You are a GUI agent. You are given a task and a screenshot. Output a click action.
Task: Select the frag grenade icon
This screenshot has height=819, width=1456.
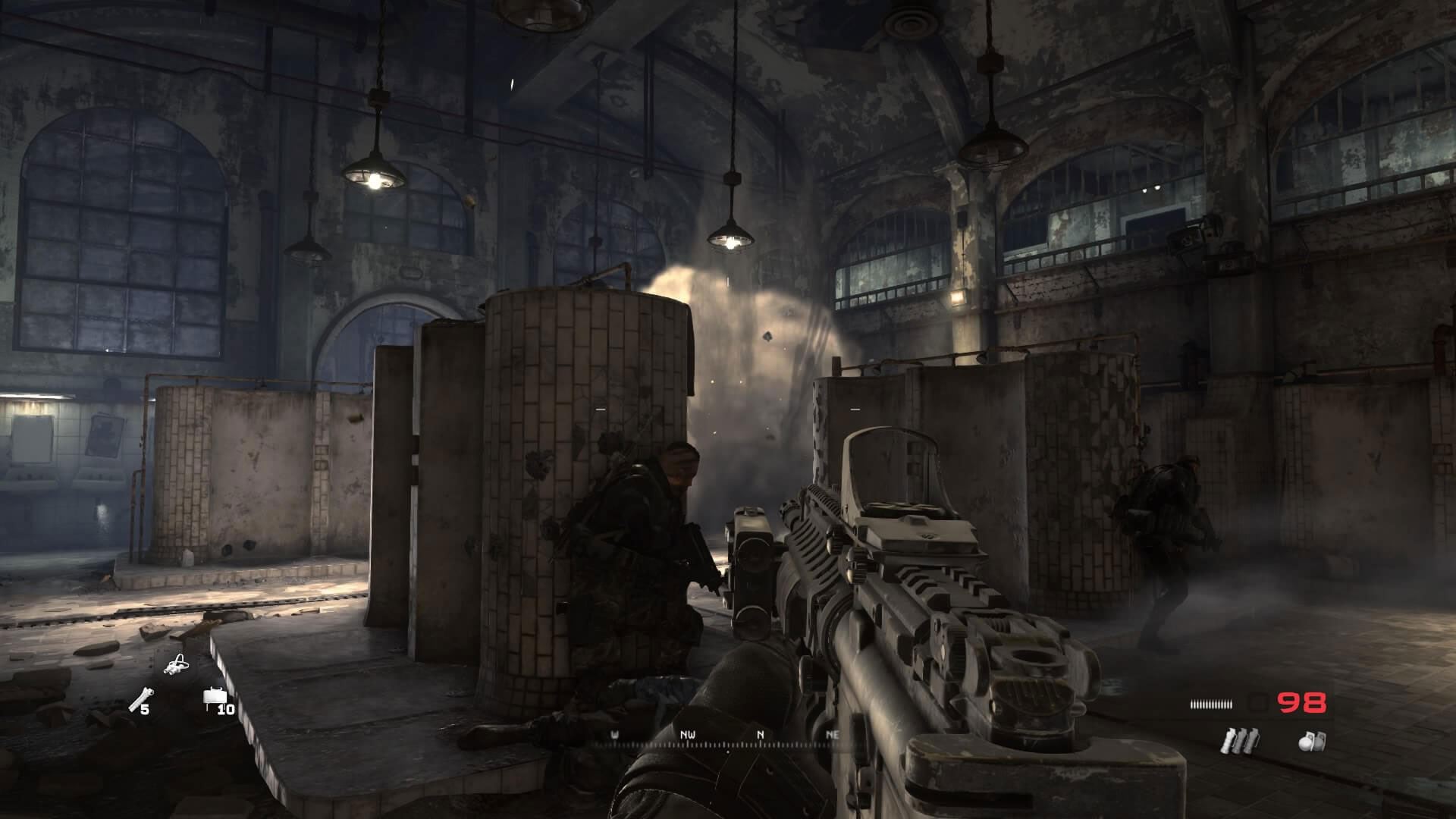[x=1312, y=740]
